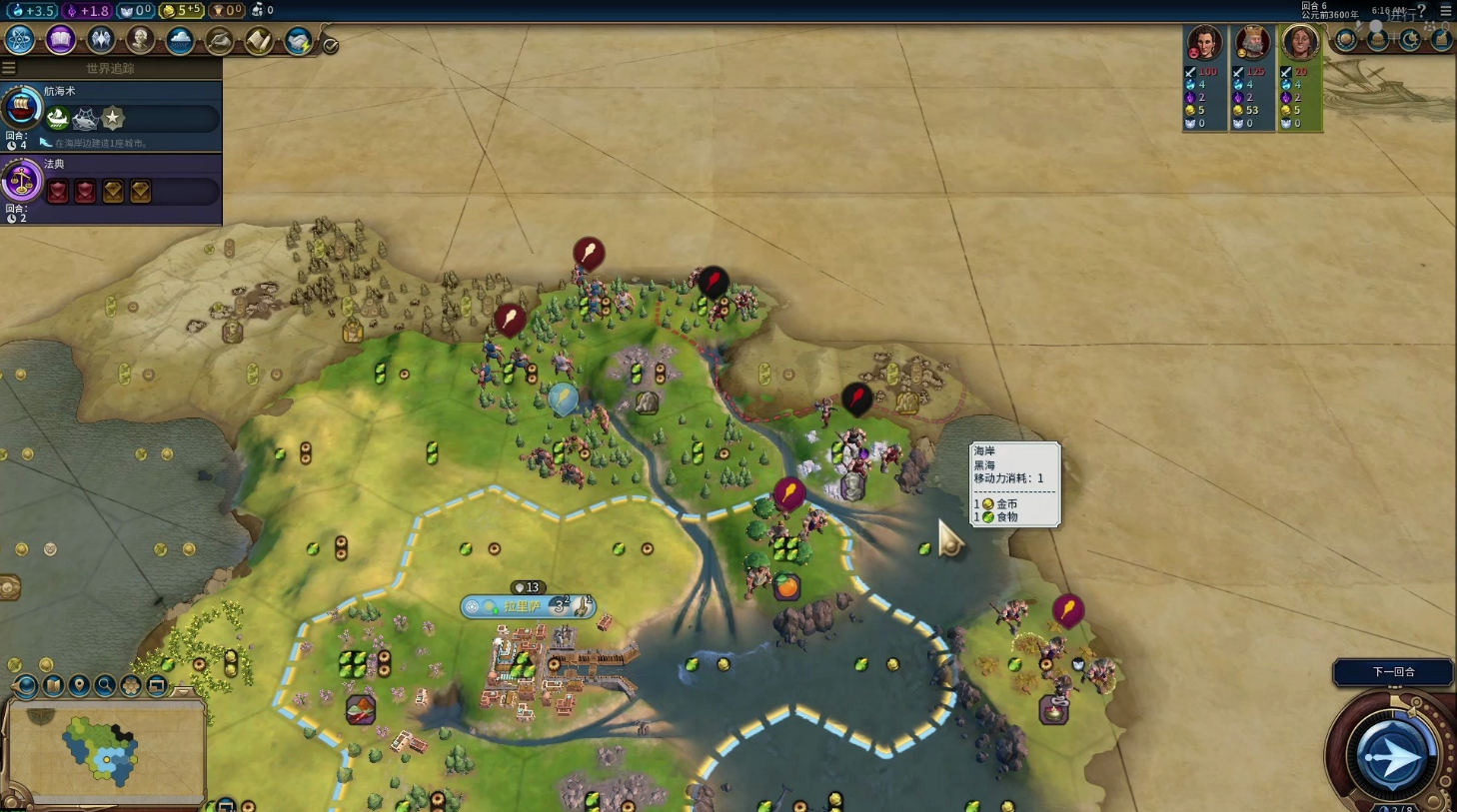Open the technology tree atom icon
Screen dimensions: 1457x812
tap(20, 40)
